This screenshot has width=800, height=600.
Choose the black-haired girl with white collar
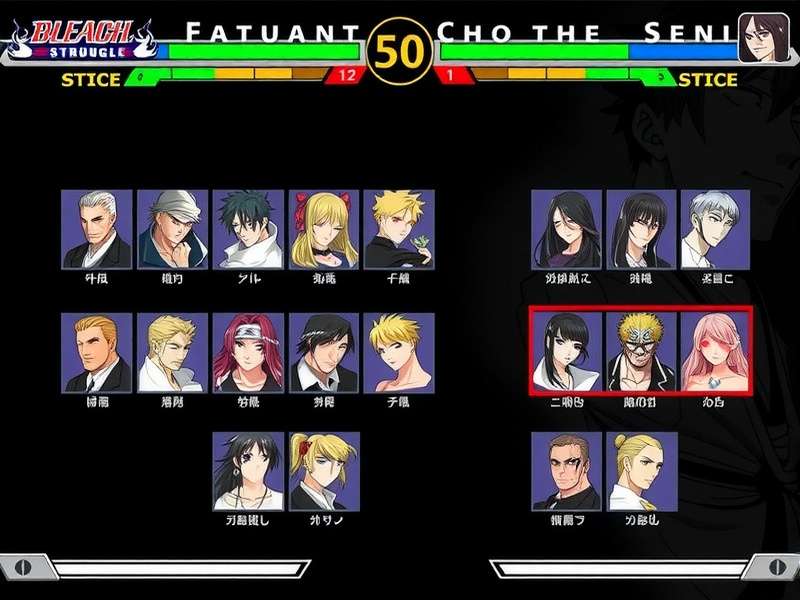coord(566,350)
